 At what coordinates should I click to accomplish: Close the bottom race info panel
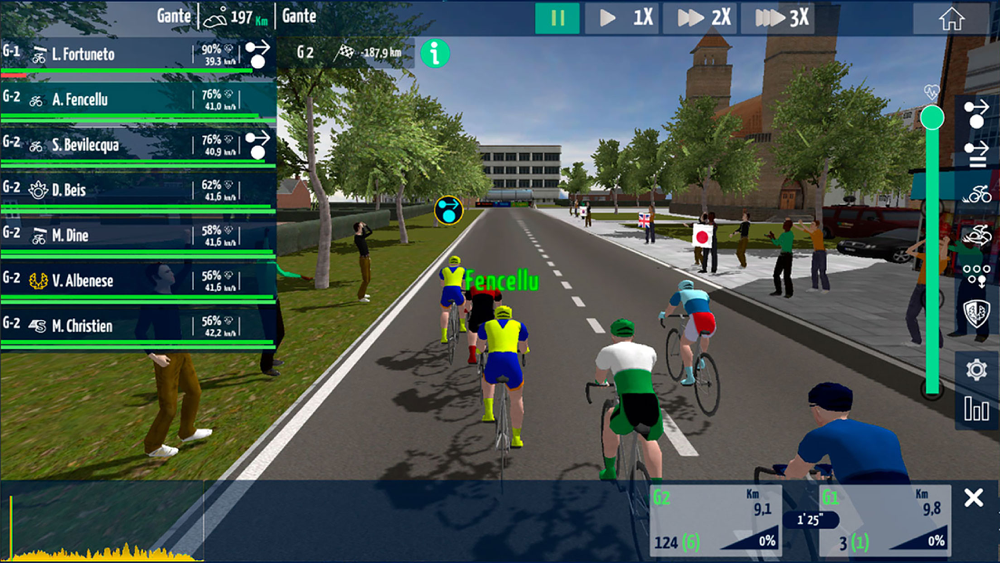click(x=973, y=498)
